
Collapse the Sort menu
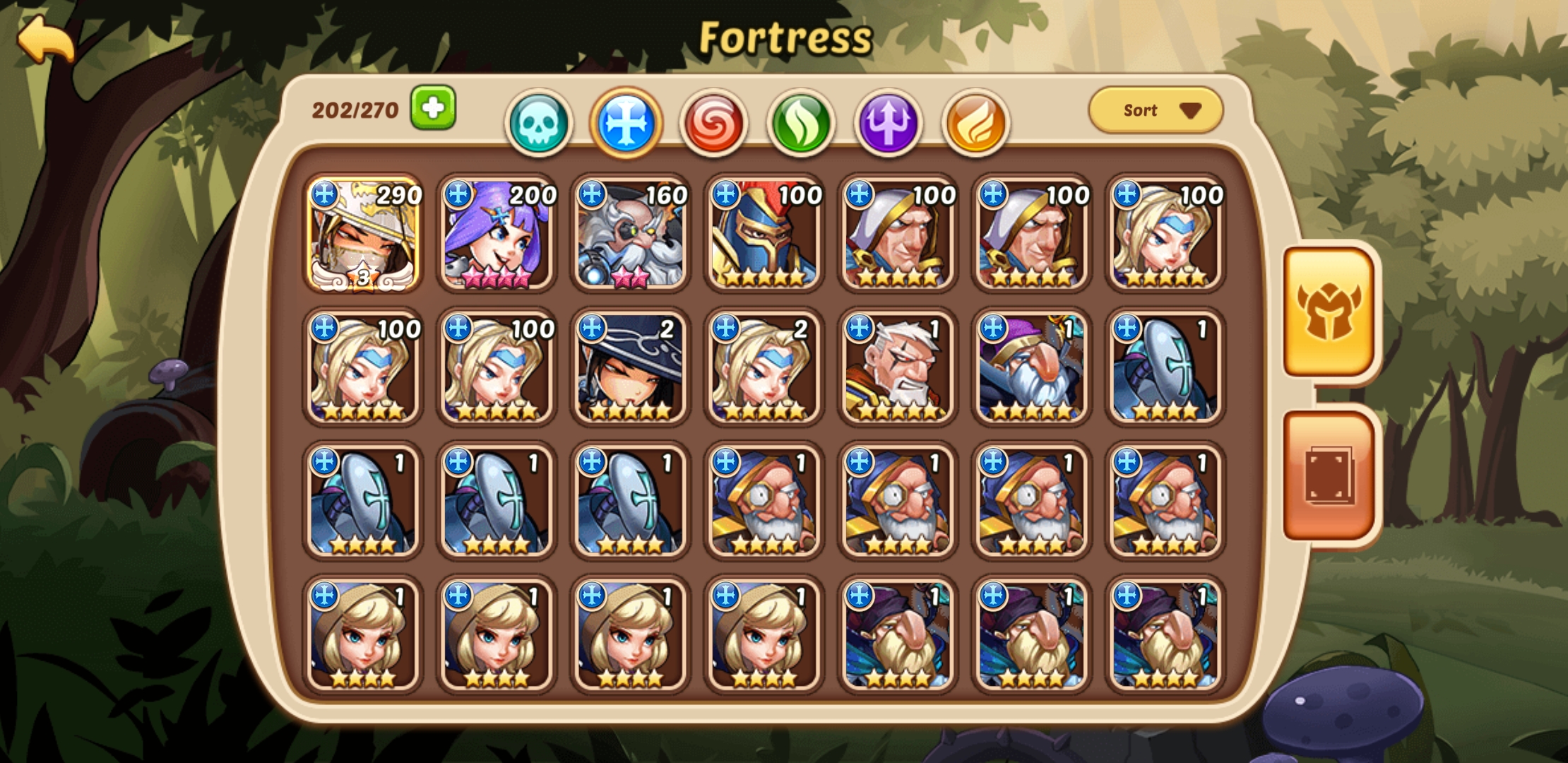pyautogui.click(x=1153, y=110)
